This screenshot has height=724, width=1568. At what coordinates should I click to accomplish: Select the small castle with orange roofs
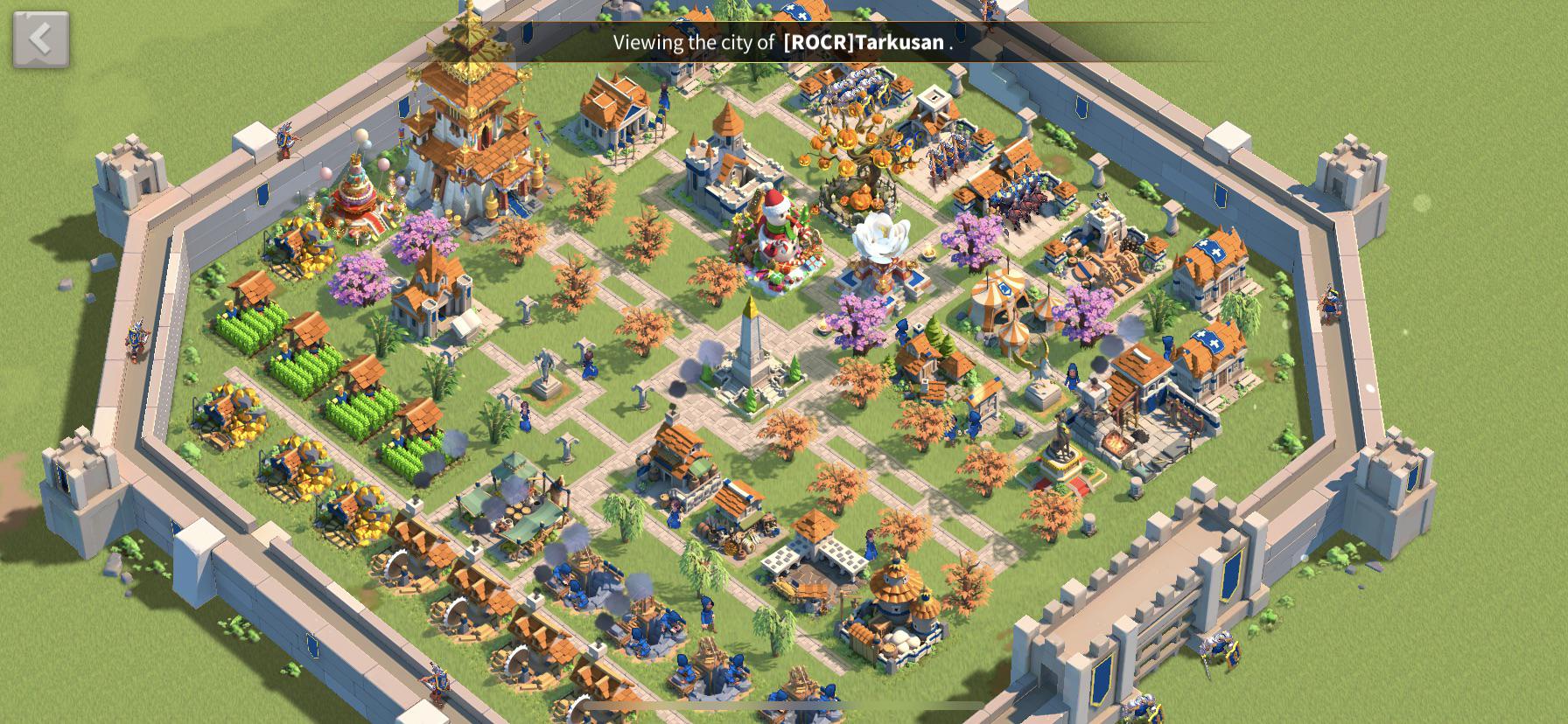pos(726,166)
